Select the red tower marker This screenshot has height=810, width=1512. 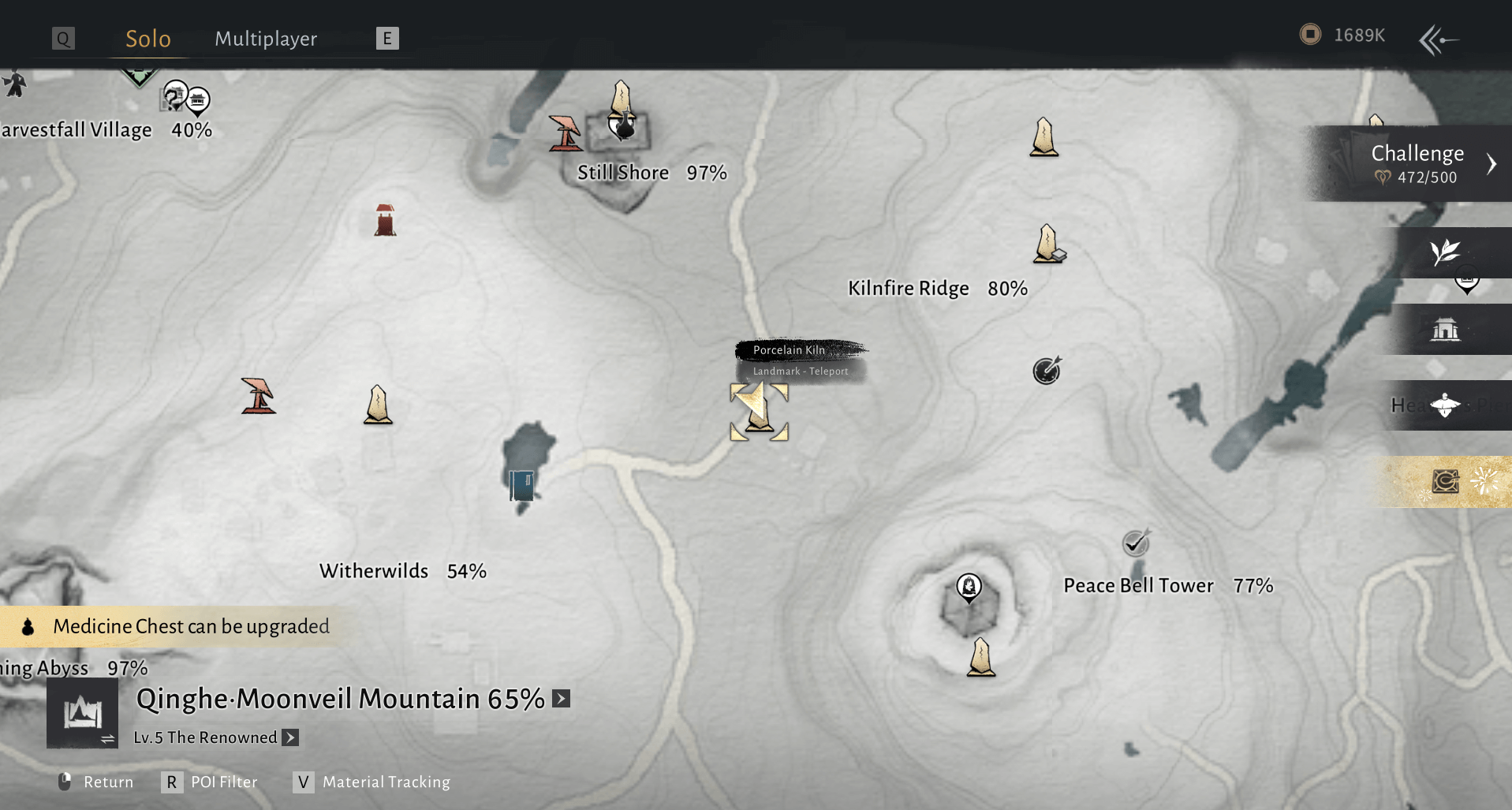[385, 221]
